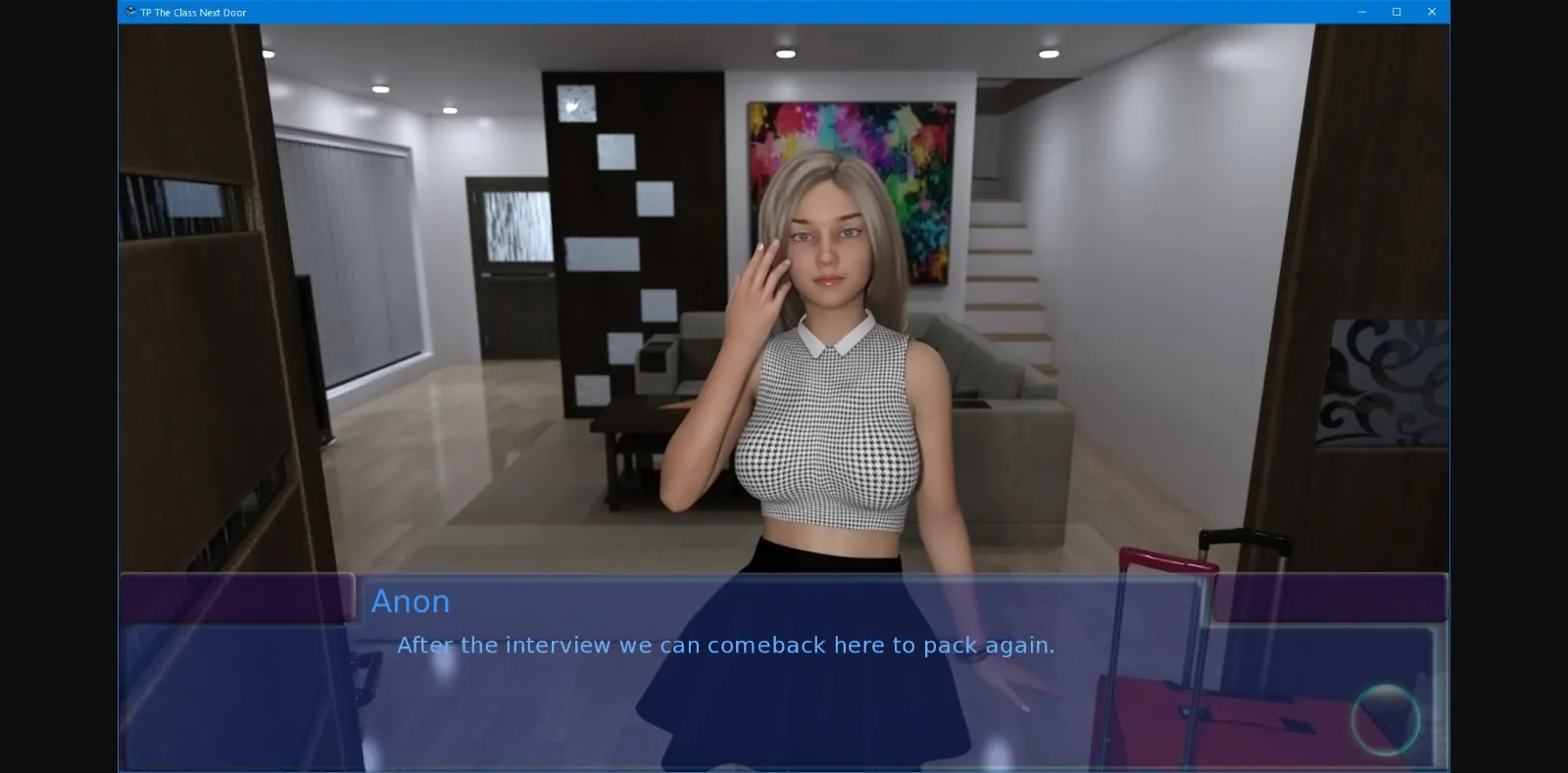1568x773 pixels.
Task: Click the Anon name plate banner
Action: coord(412,601)
